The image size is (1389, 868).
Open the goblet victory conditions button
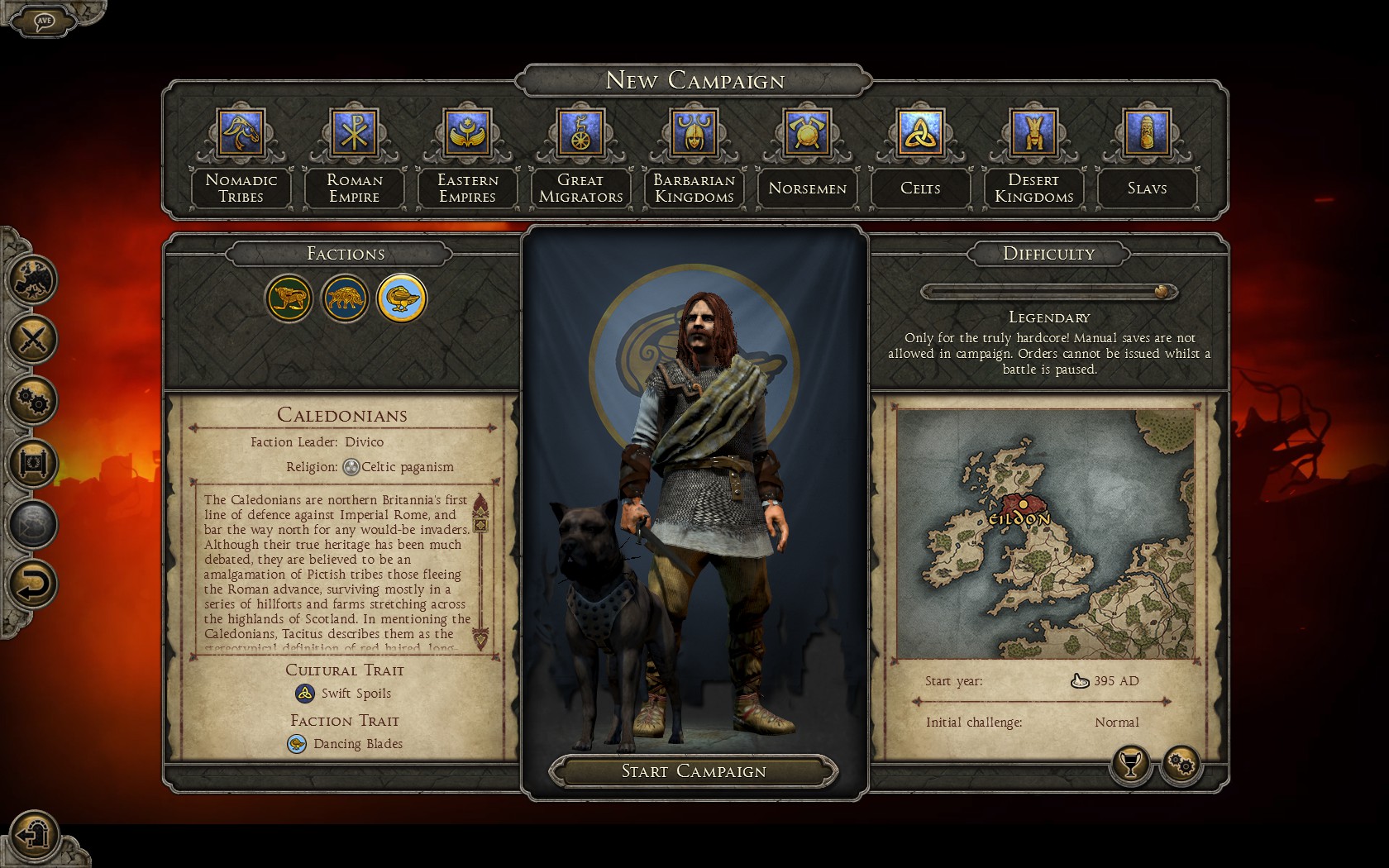(x=1130, y=764)
